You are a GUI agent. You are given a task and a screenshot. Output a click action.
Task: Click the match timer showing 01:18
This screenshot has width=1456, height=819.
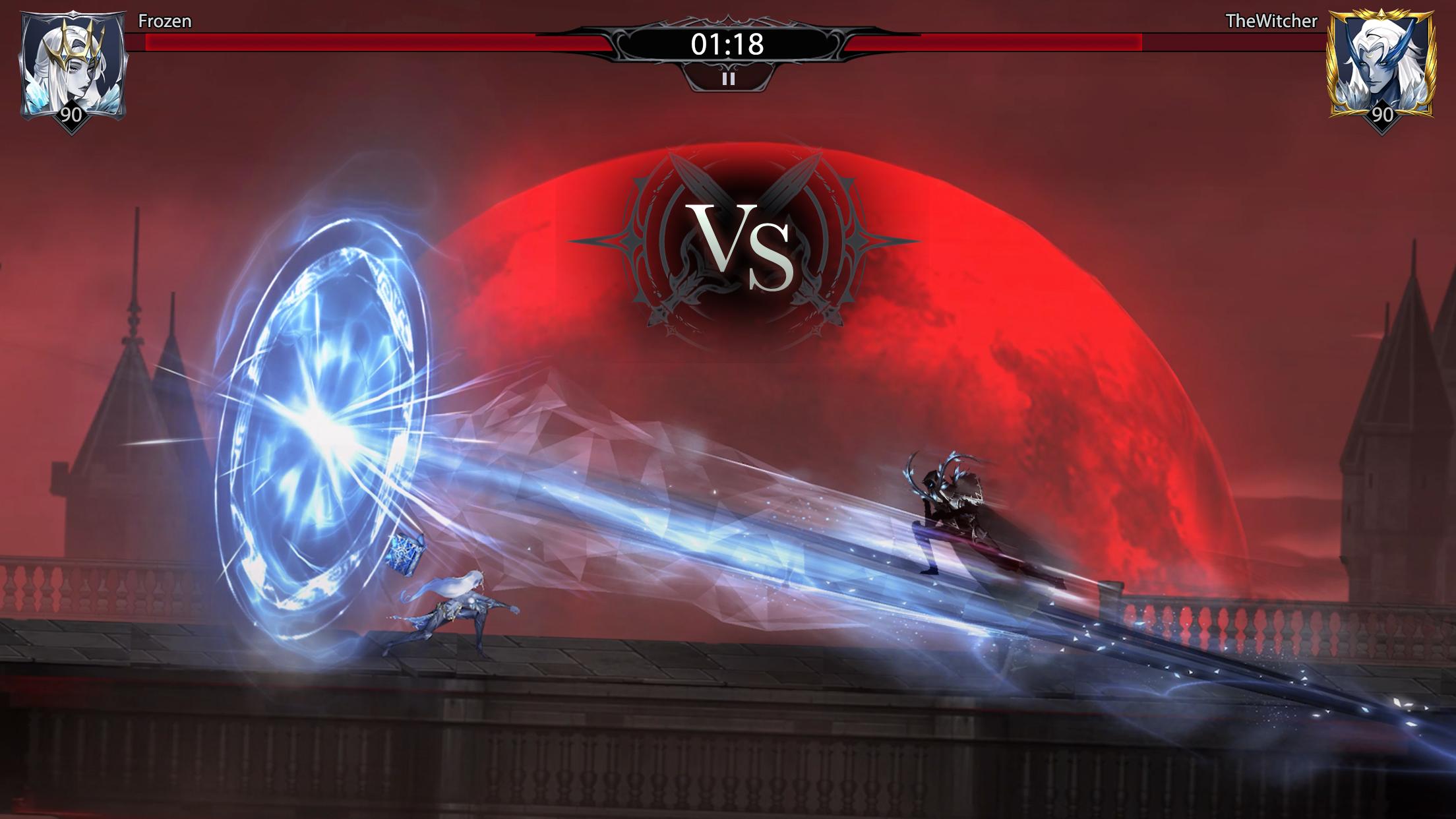727,43
